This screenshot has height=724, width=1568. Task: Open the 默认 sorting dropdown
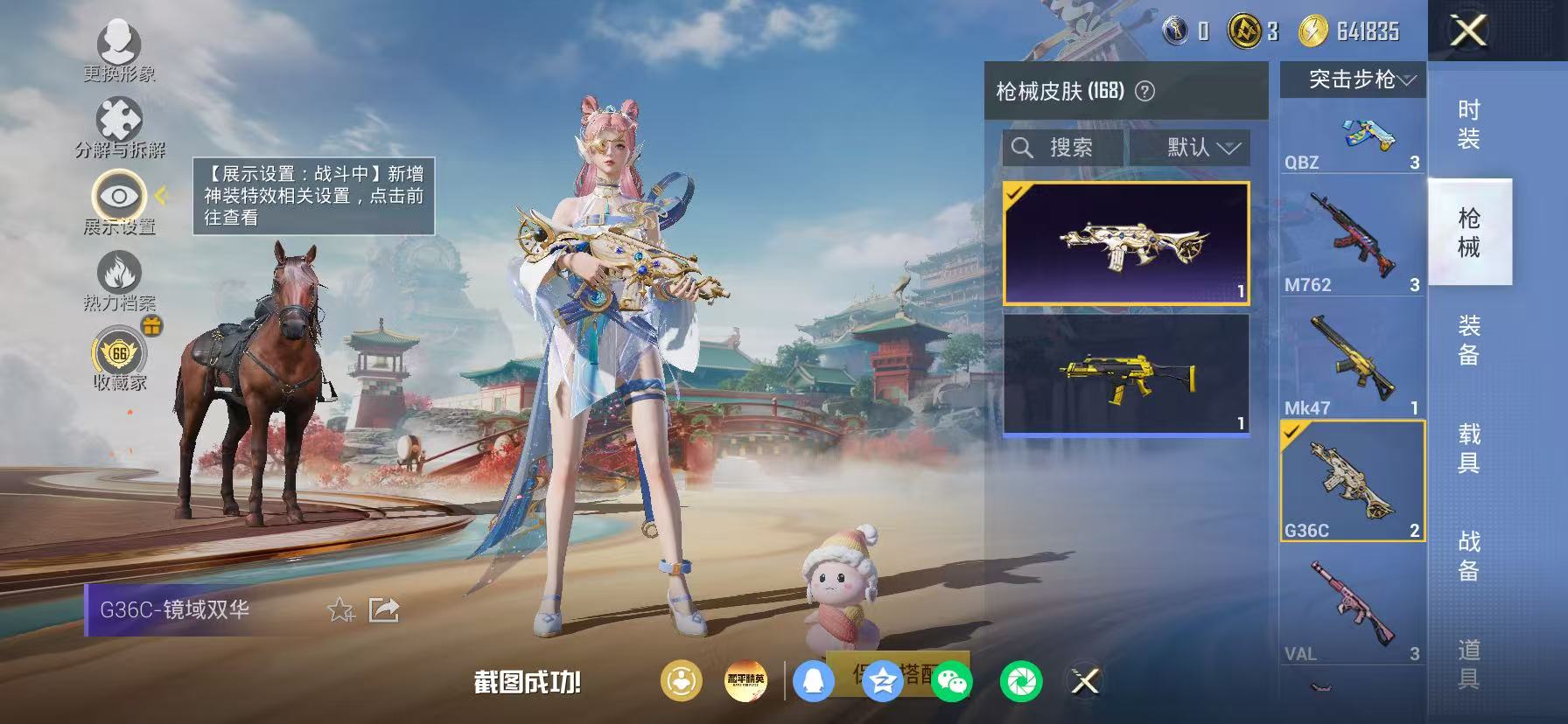coord(1189,147)
